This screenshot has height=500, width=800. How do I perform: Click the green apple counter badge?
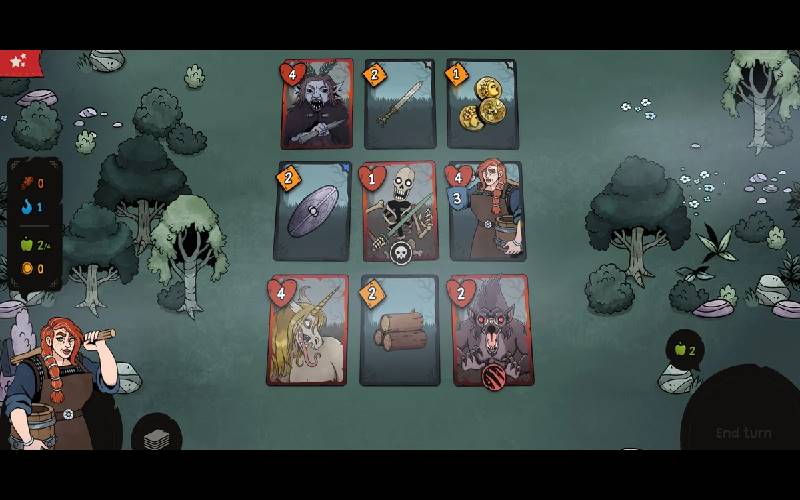(x=685, y=350)
